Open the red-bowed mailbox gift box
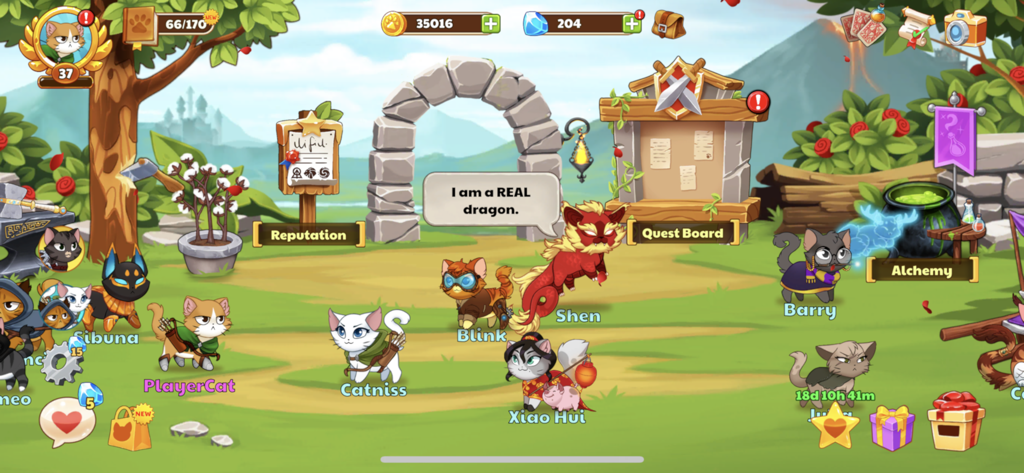The image size is (1024, 473). 955,421
